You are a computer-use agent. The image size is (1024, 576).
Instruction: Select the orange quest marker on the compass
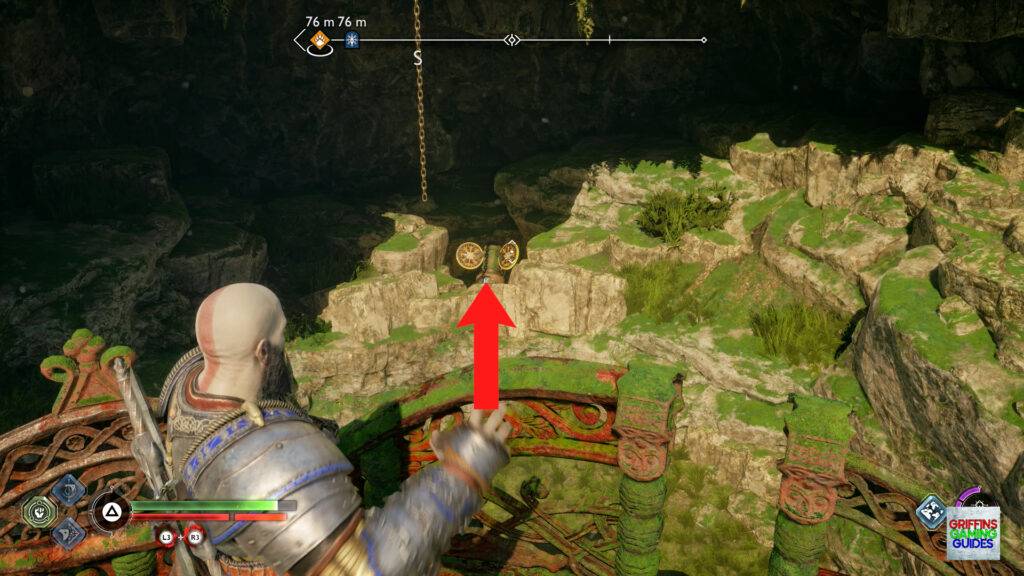pos(320,41)
